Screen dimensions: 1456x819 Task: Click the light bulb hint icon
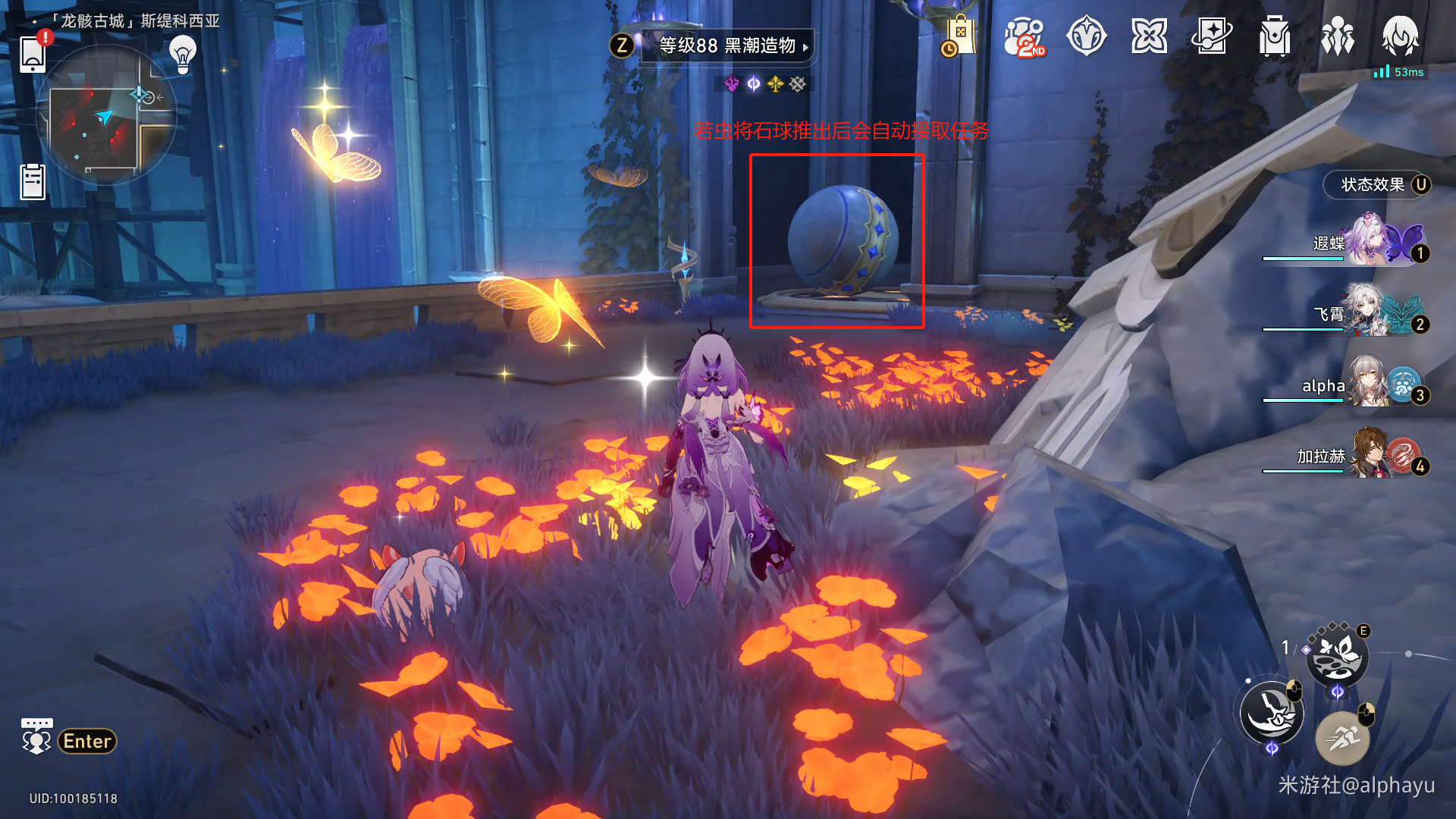(x=183, y=54)
